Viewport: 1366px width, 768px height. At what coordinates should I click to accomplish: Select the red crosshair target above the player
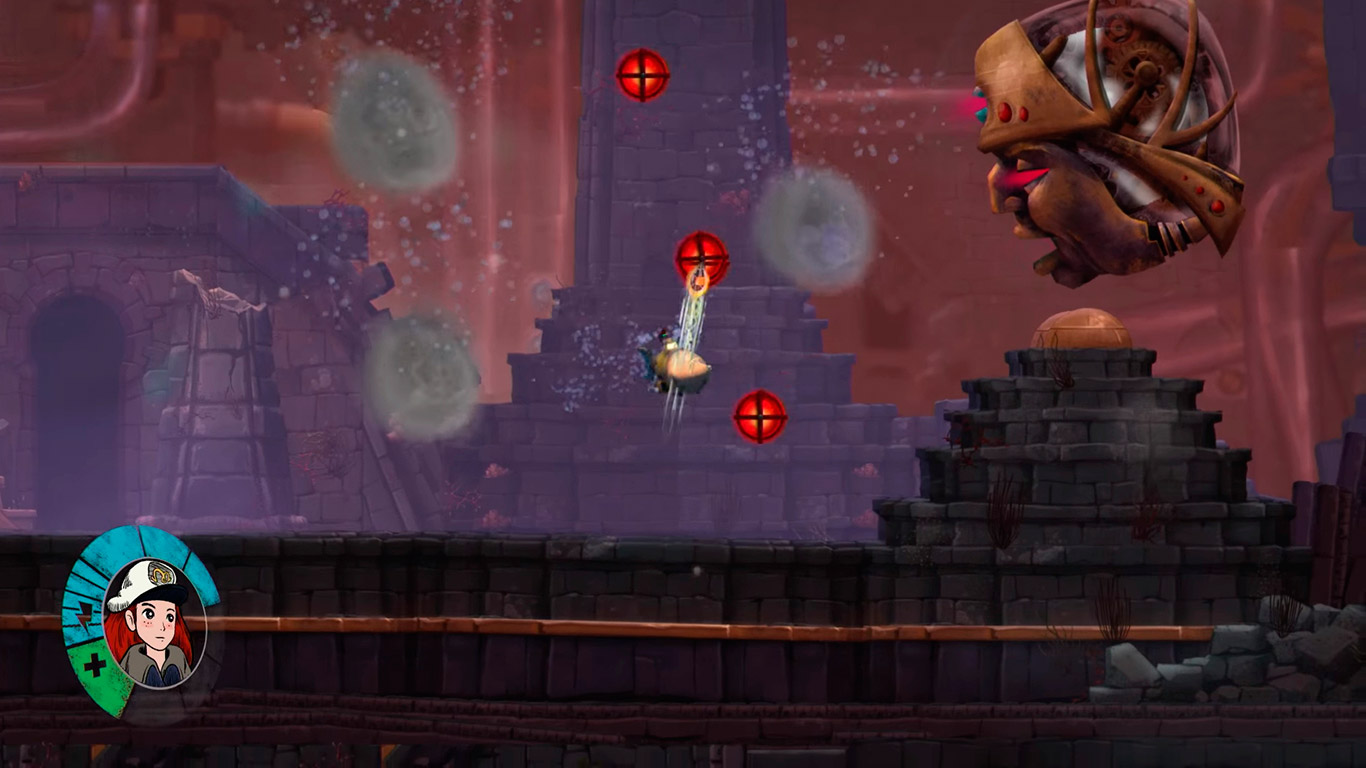click(703, 258)
